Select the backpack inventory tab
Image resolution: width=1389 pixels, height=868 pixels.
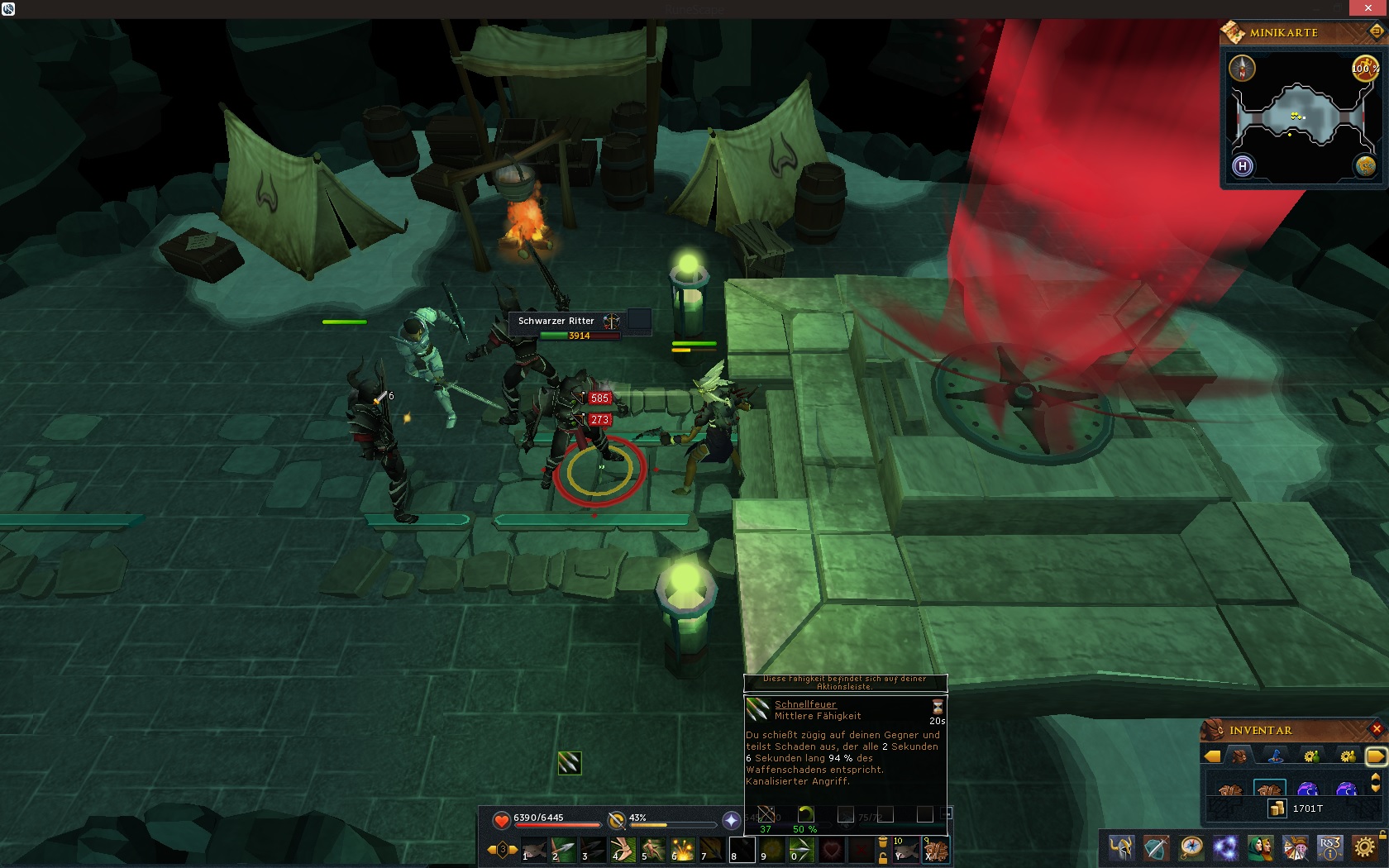tap(1240, 756)
